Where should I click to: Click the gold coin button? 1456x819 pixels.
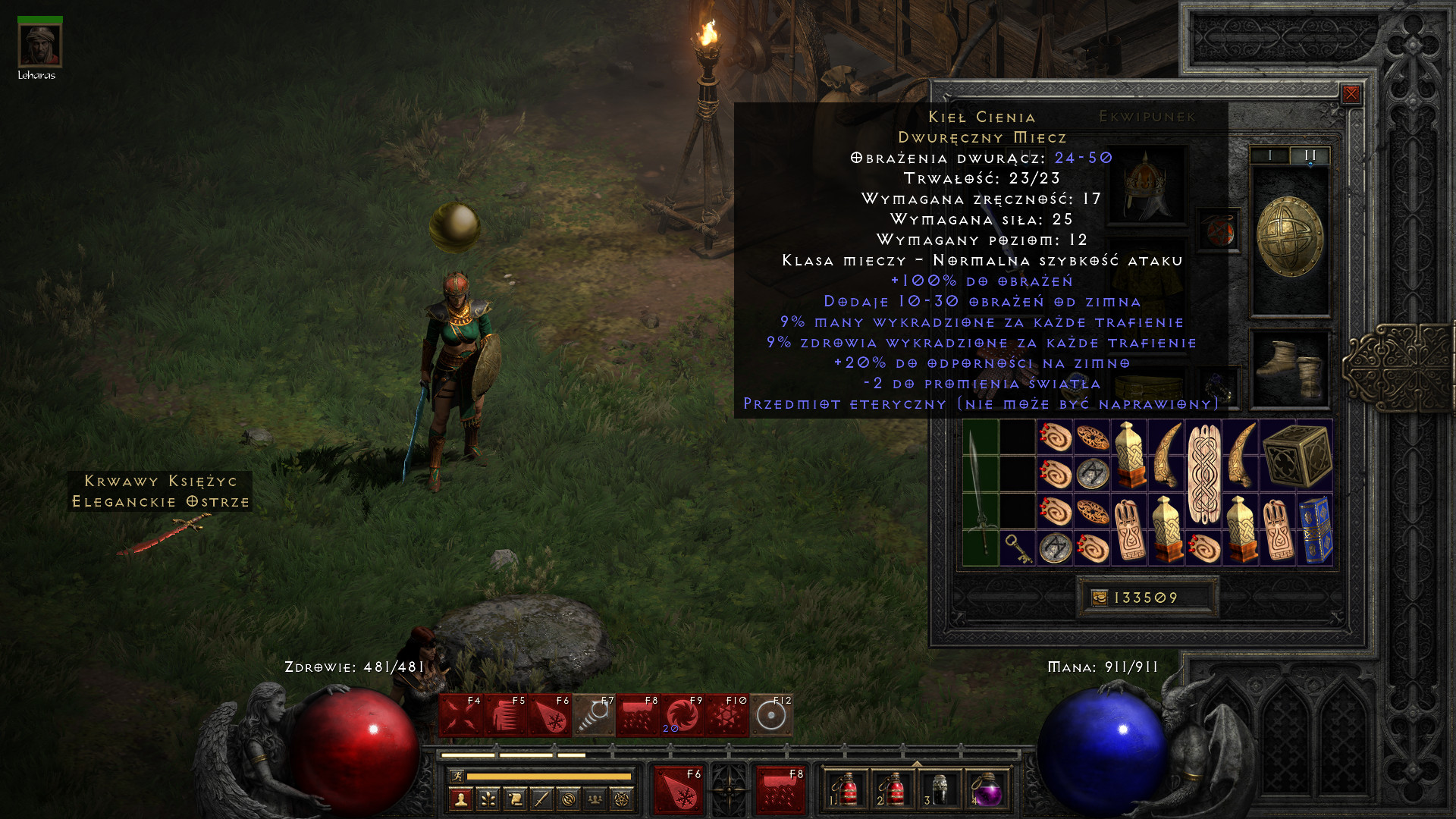1099,598
